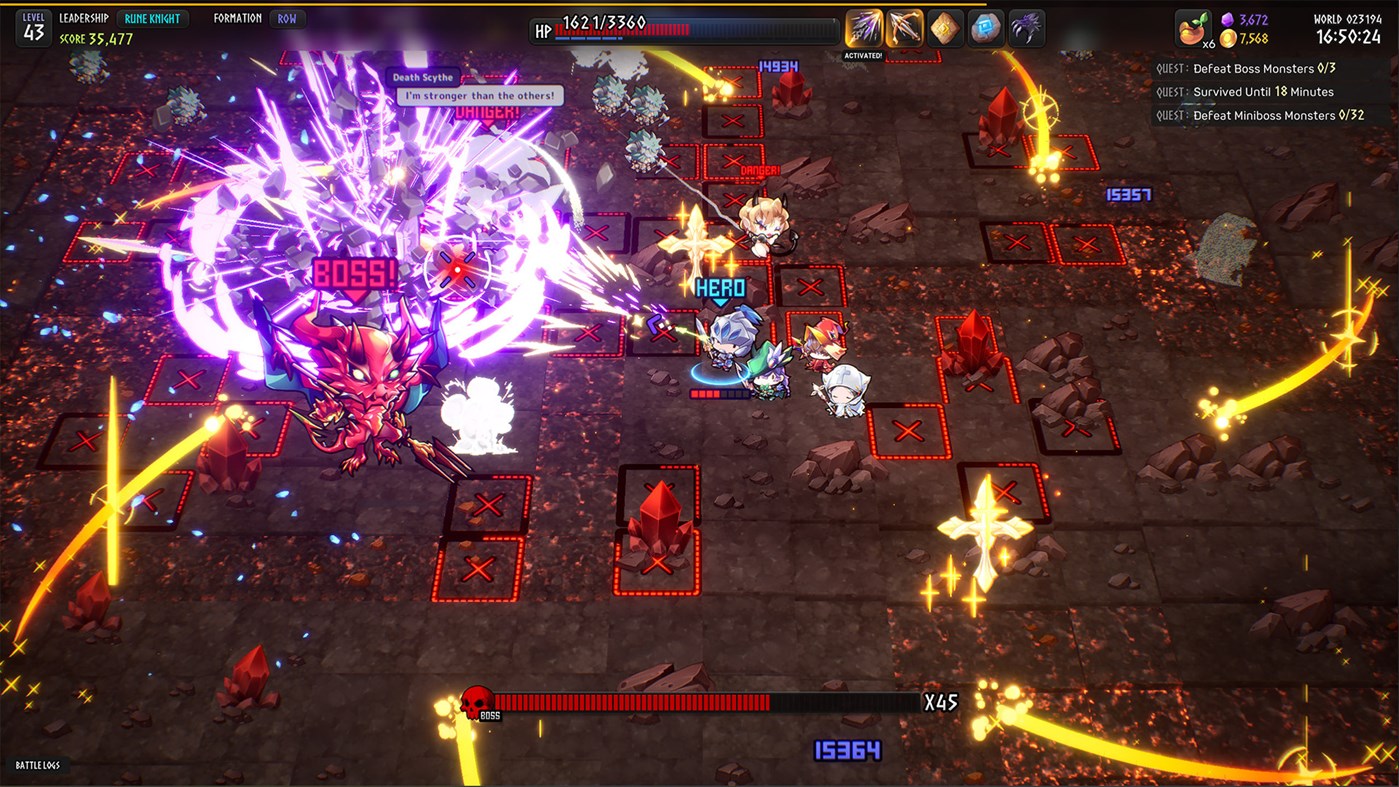
Task: Select the activated arrow volley skill icon
Action: point(863,27)
